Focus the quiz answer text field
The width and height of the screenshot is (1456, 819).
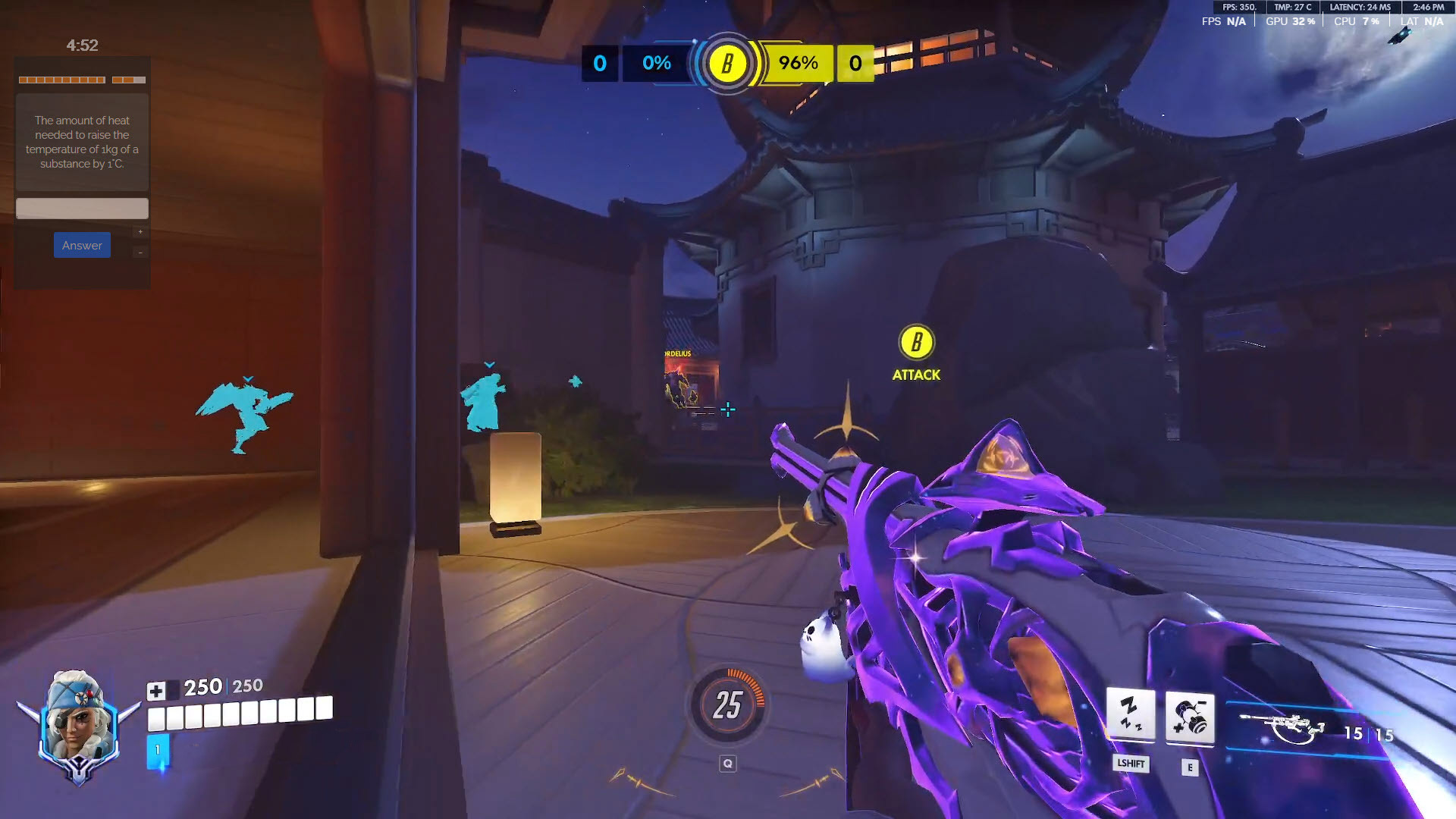[82, 208]
